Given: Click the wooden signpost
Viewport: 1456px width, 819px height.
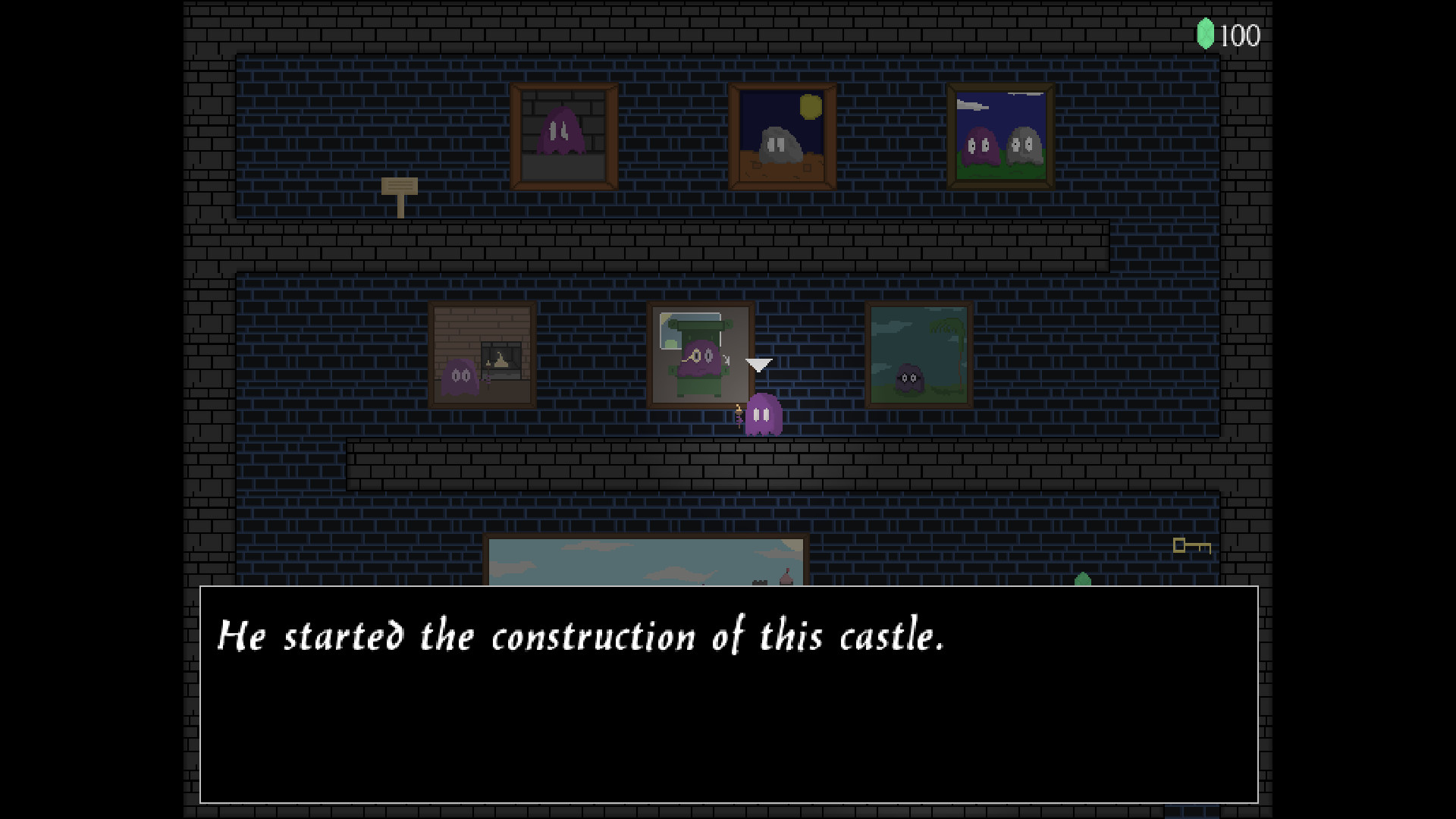Looking at the screenshot, I should [400, 191].
